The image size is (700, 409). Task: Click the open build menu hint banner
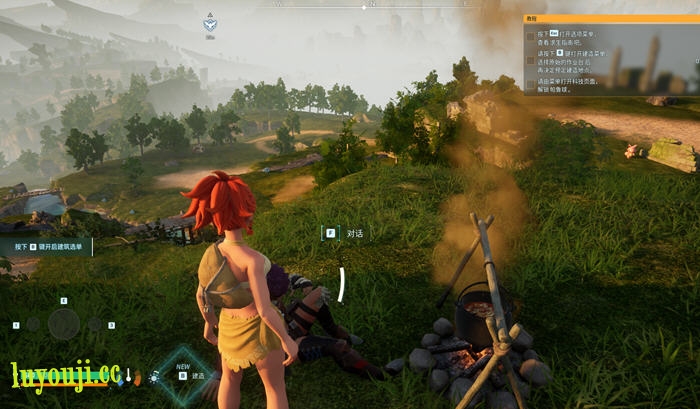pyautogui.click(x=46, y=246)
